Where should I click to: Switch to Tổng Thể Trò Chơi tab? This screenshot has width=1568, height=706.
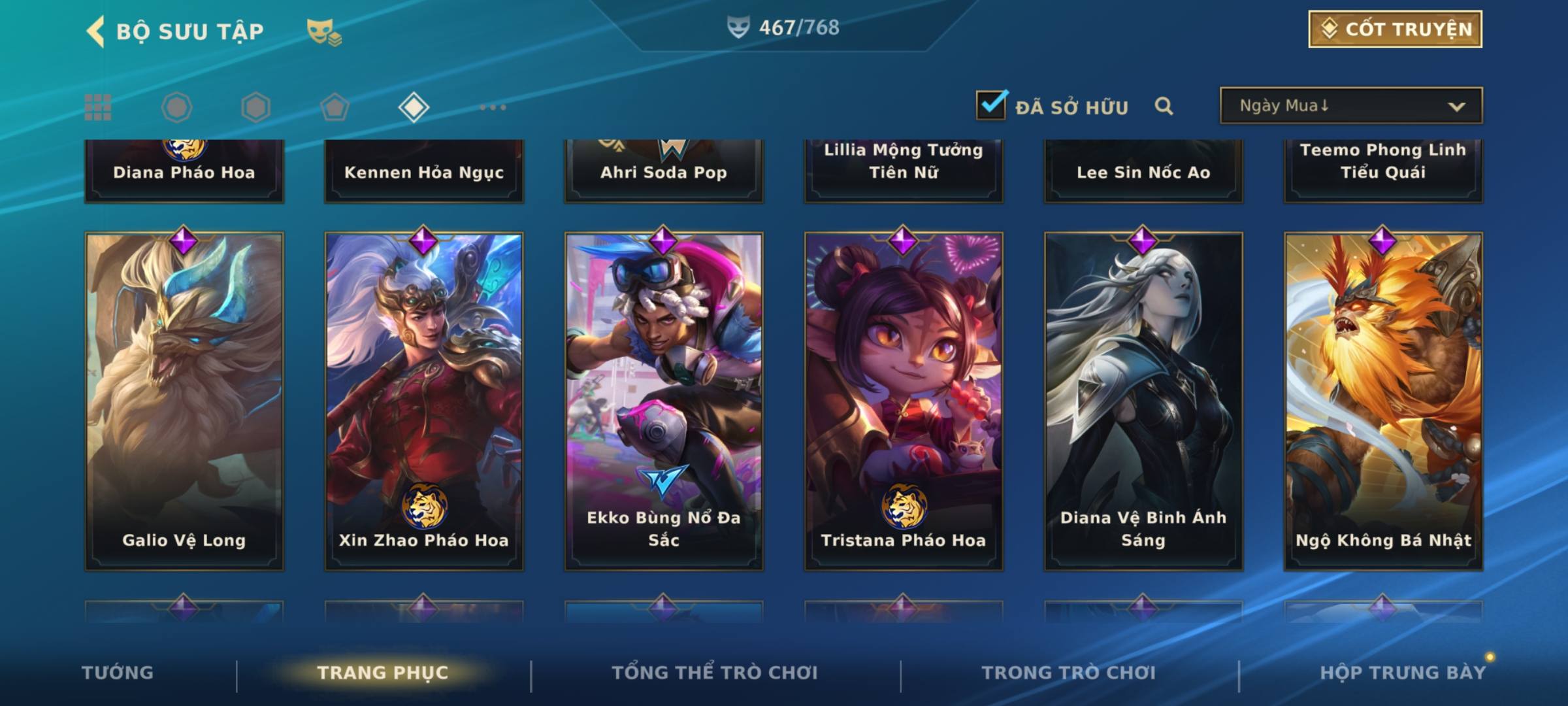click(715, 673)
